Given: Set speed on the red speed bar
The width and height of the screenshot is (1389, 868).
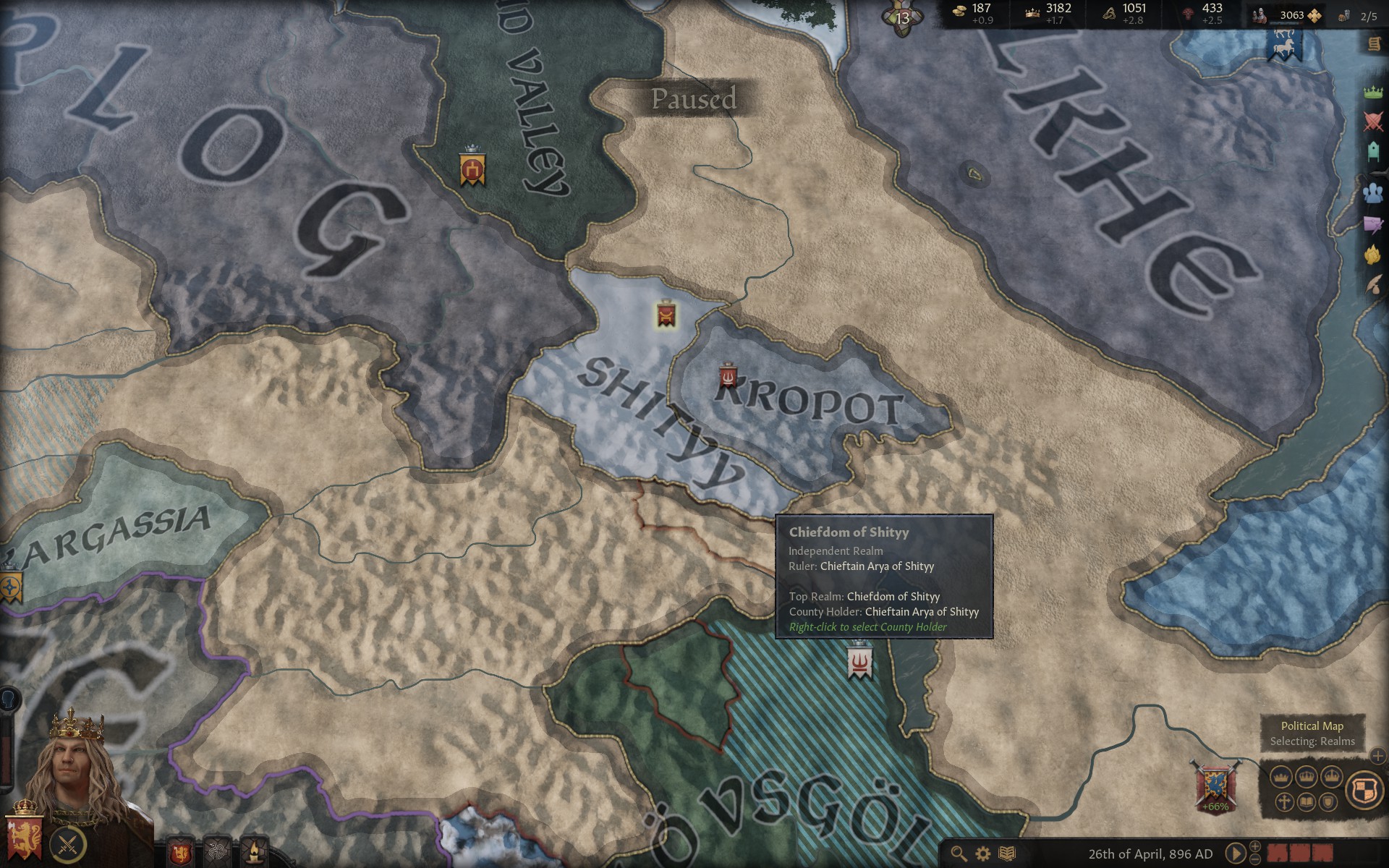Looking at the screenshot, I should [x=1300, y=854].
